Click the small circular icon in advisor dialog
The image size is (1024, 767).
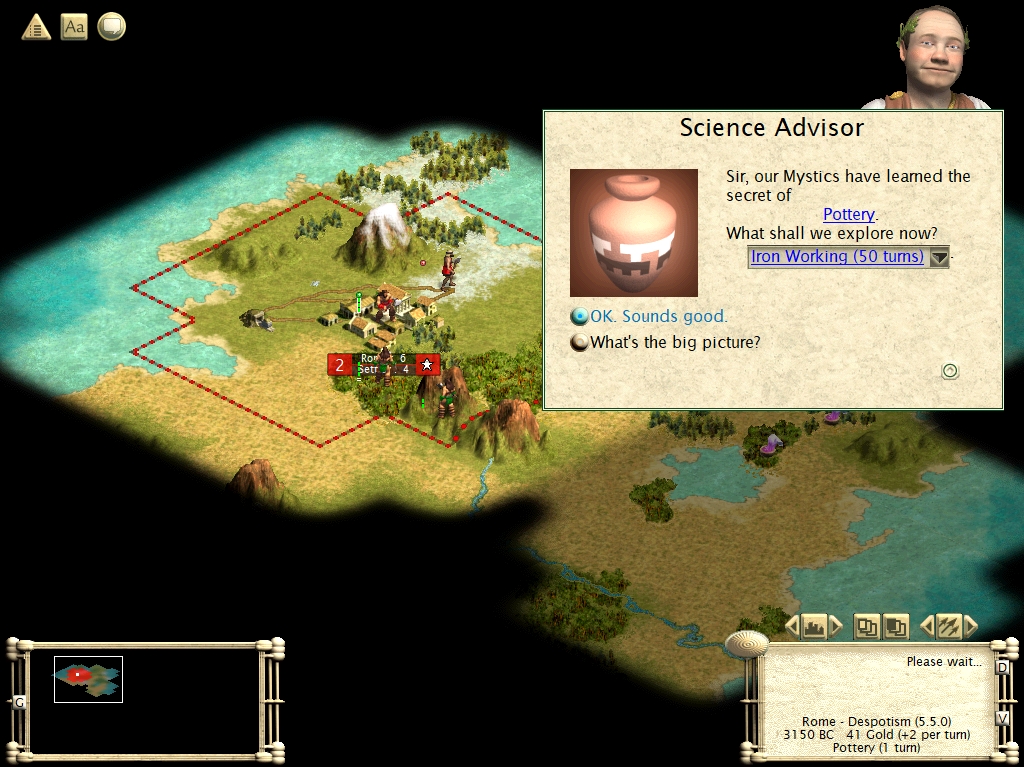point(950,371)
